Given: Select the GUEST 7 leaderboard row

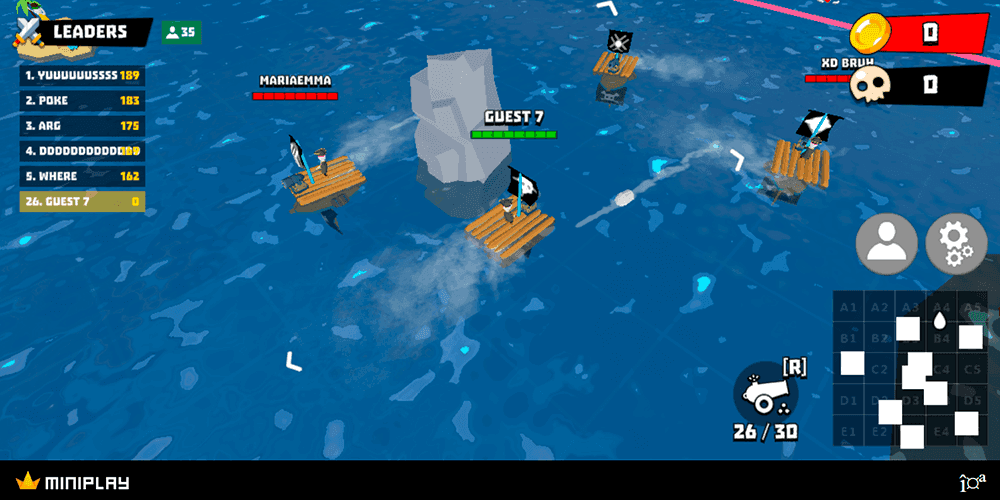Looking at the screenshot, I should 82,201.
